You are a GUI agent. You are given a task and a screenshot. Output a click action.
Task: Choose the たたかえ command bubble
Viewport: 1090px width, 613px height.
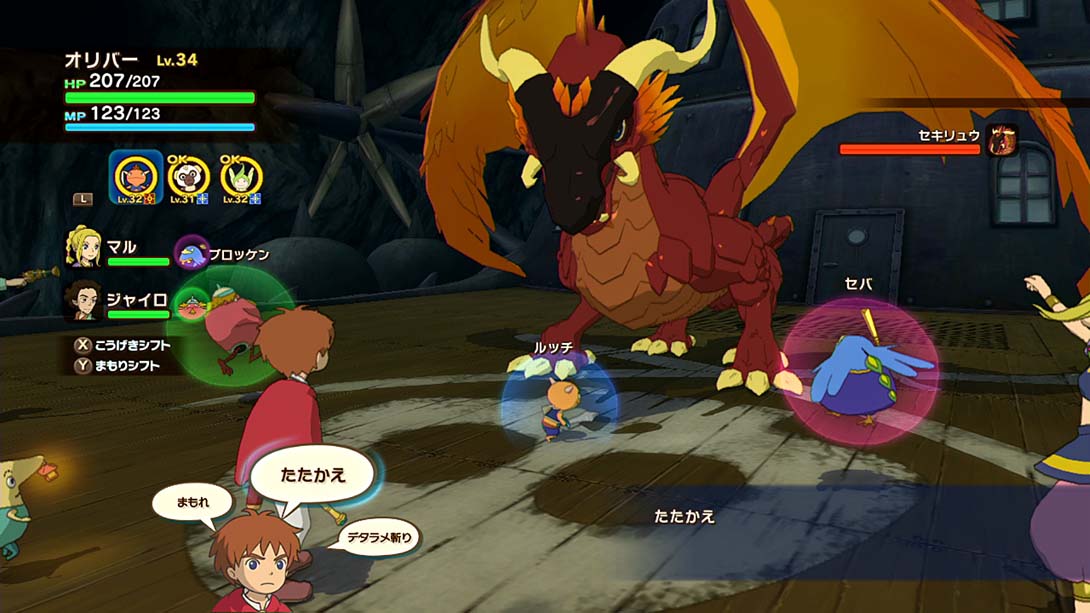(x=312, y=473)
